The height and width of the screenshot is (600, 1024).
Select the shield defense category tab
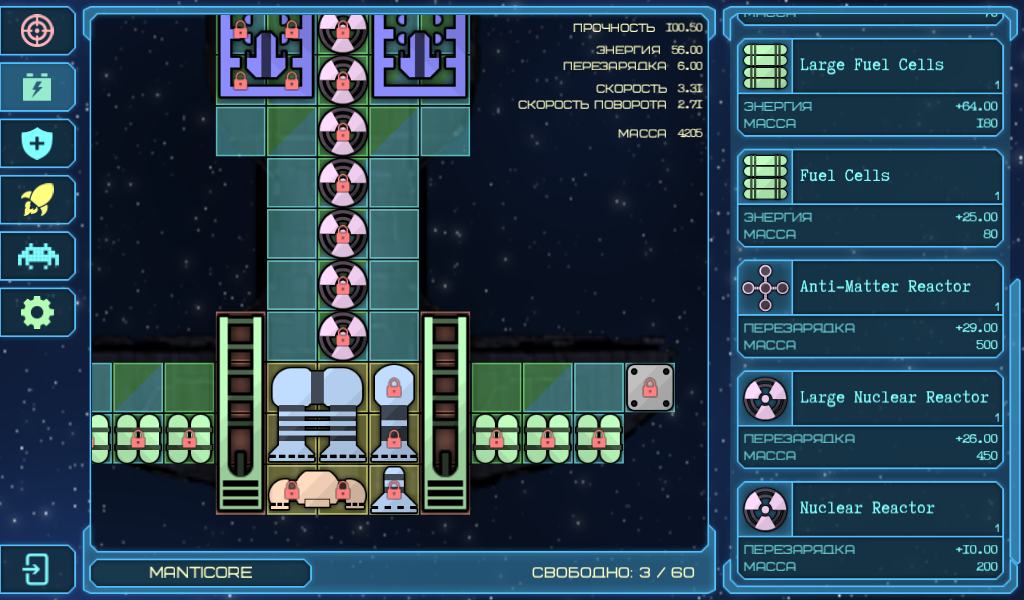38,144
